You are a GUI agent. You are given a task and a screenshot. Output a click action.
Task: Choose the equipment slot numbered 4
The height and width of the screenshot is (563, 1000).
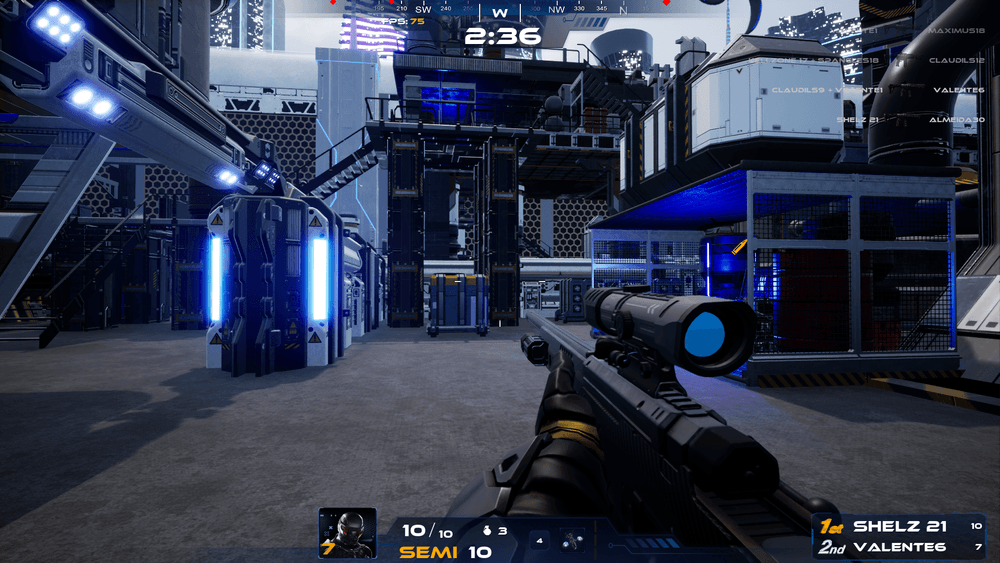(540, 541)
